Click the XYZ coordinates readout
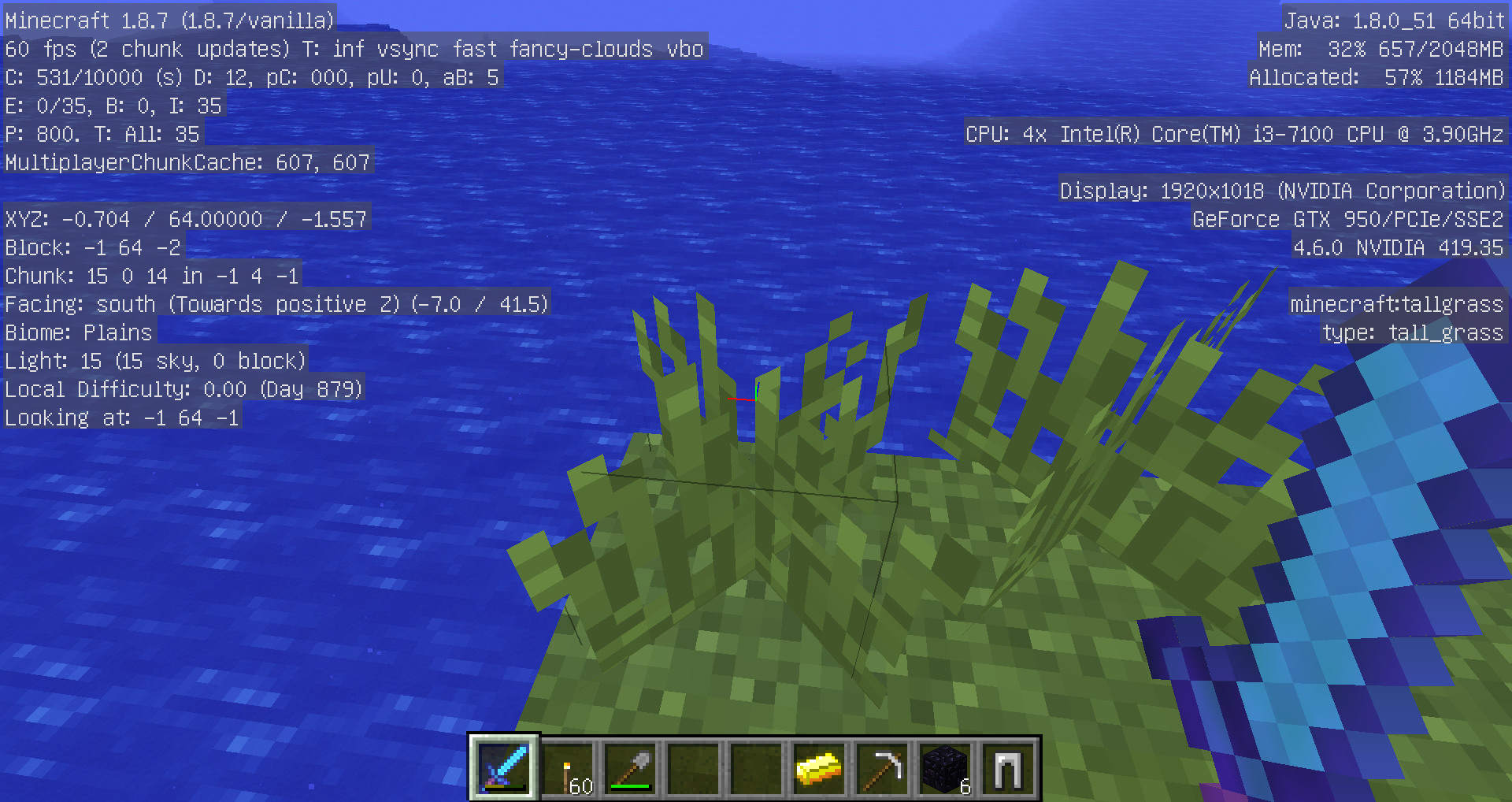1512x802 pixels. tap(184, 218)
